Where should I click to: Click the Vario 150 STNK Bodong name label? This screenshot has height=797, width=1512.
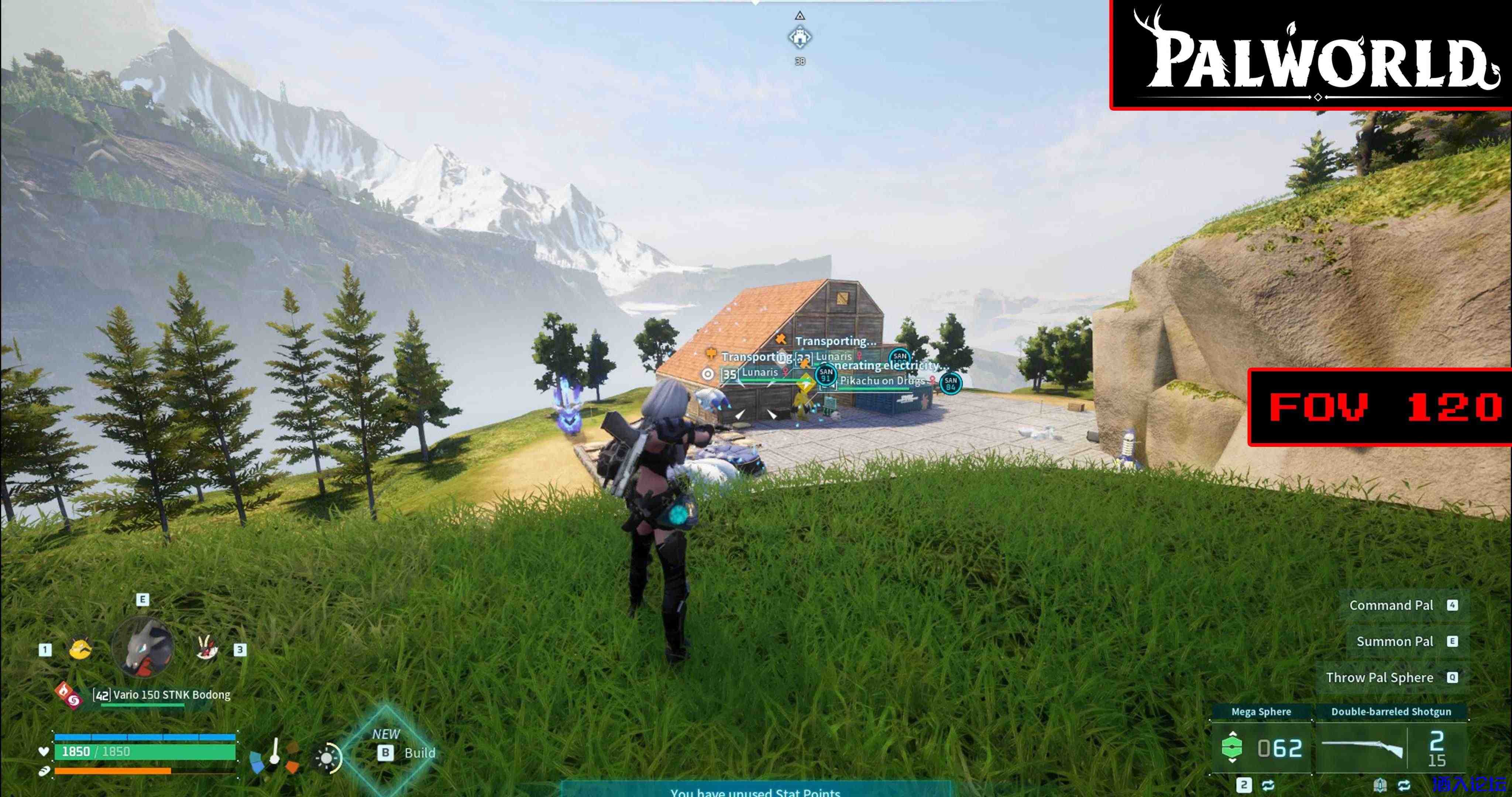[162, 695]
